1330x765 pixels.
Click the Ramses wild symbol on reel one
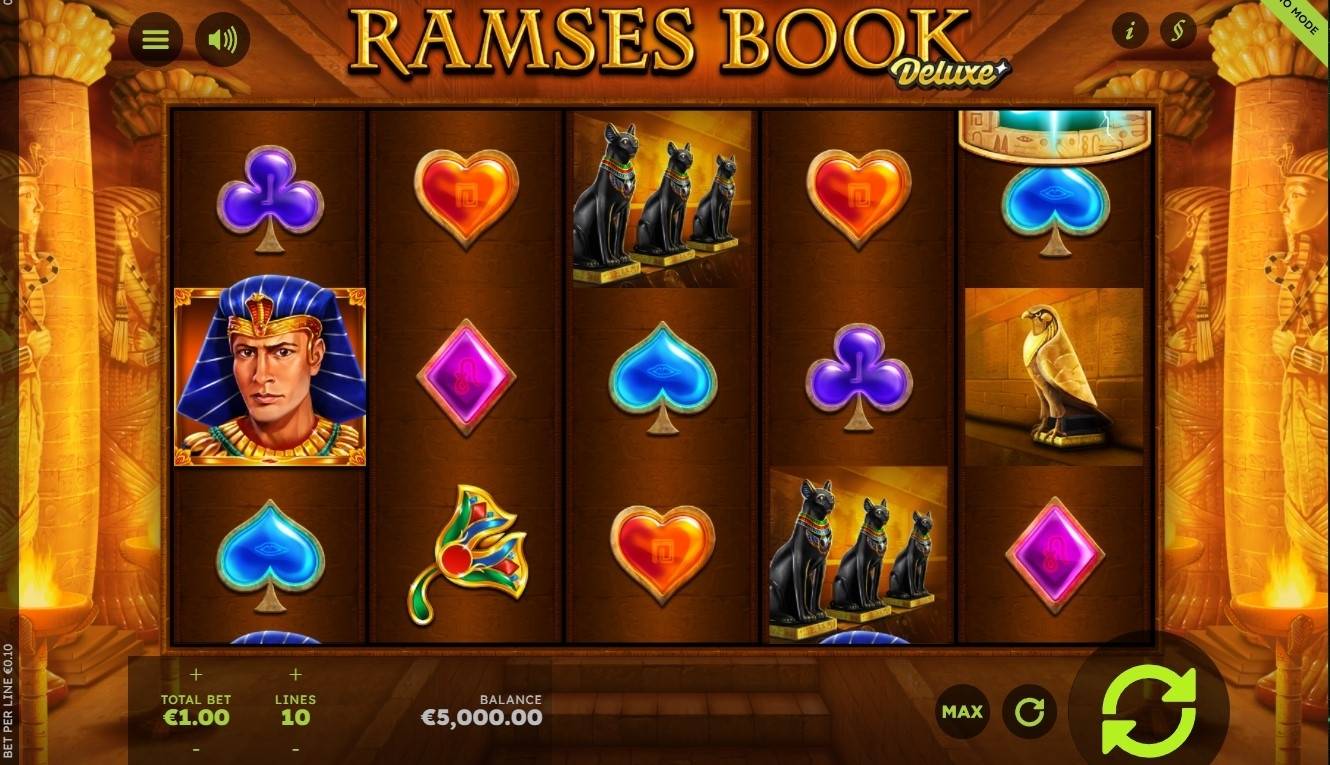[270, 377]
